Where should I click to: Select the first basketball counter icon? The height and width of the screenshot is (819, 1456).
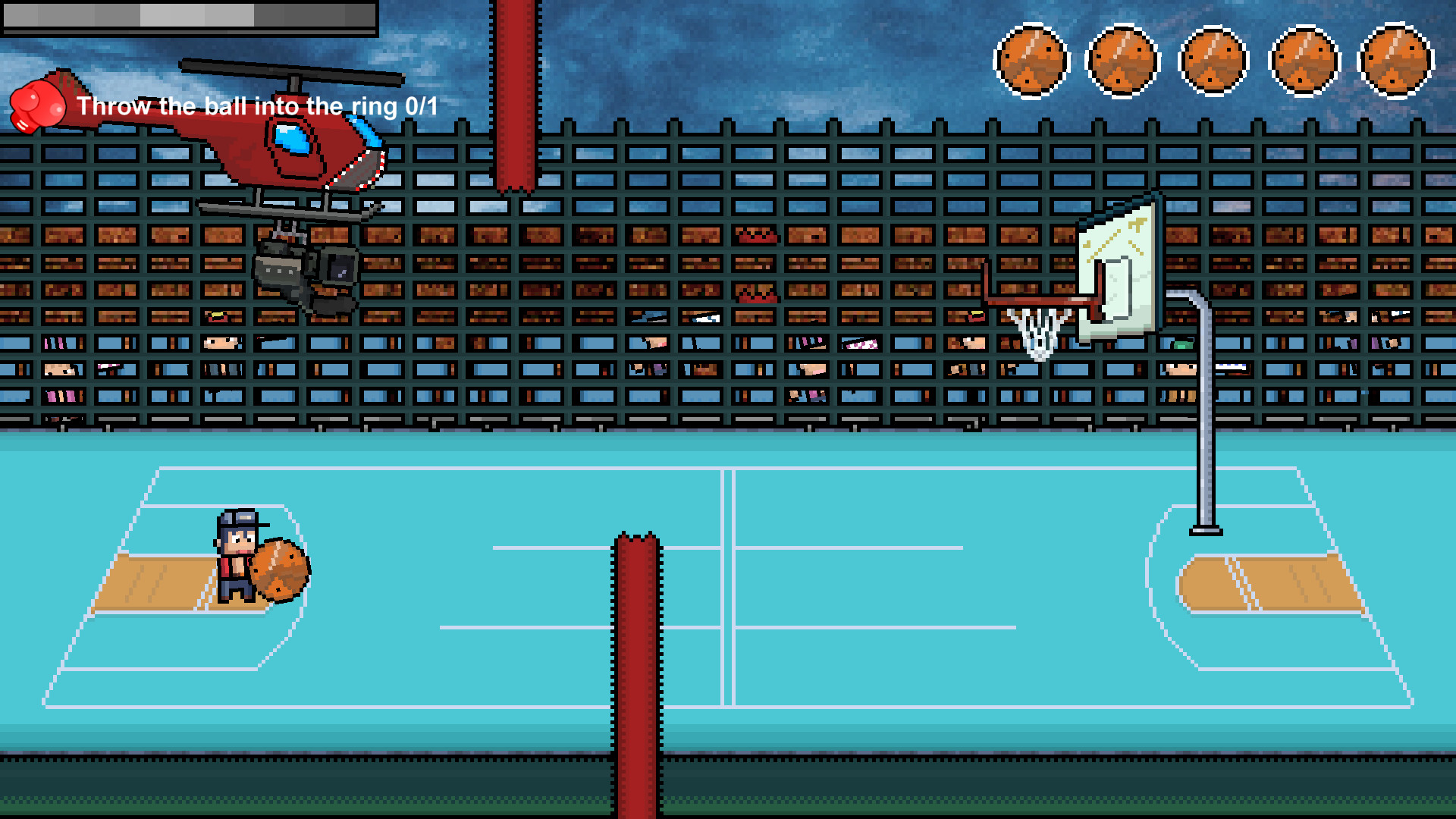pos(1032,59)
